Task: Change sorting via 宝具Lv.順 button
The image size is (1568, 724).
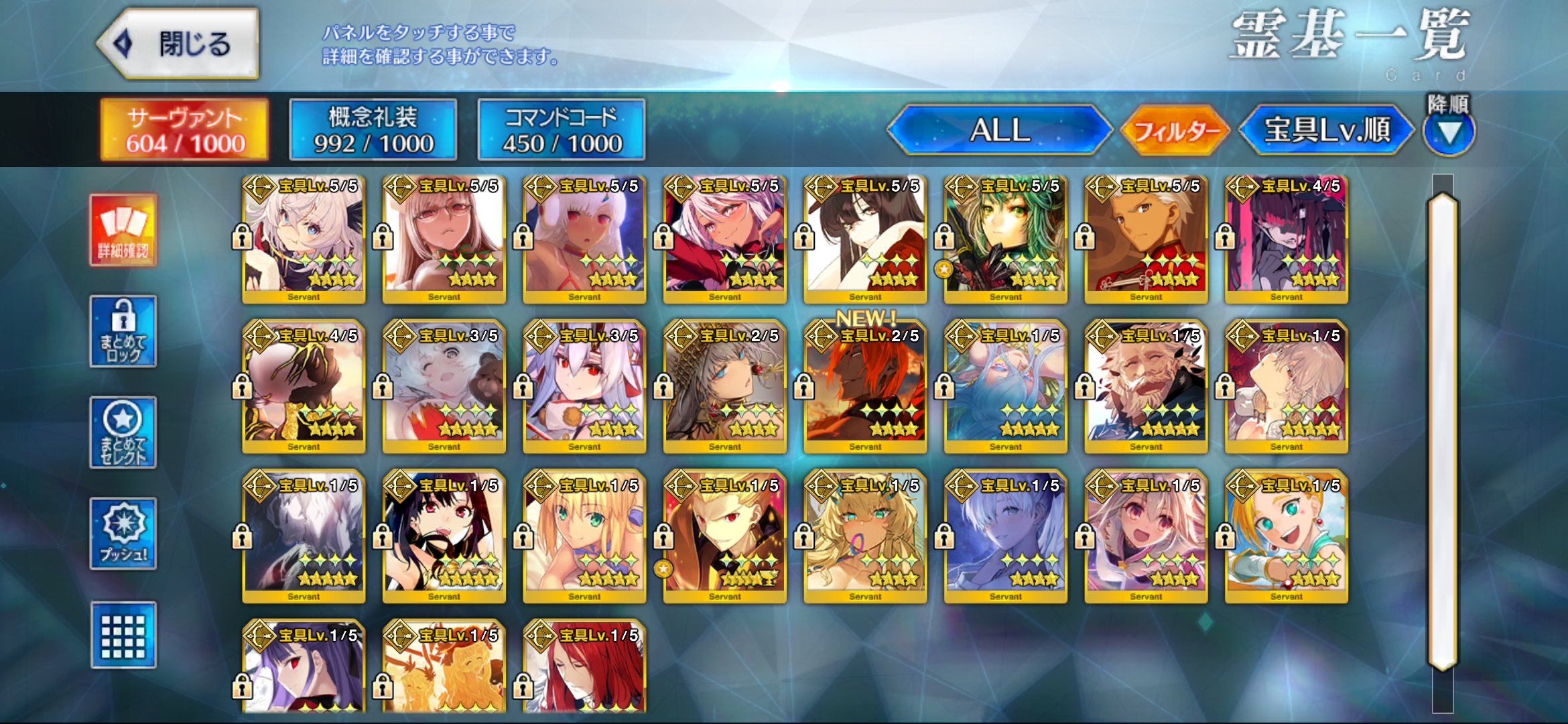Action: (x=1327, y=129)
